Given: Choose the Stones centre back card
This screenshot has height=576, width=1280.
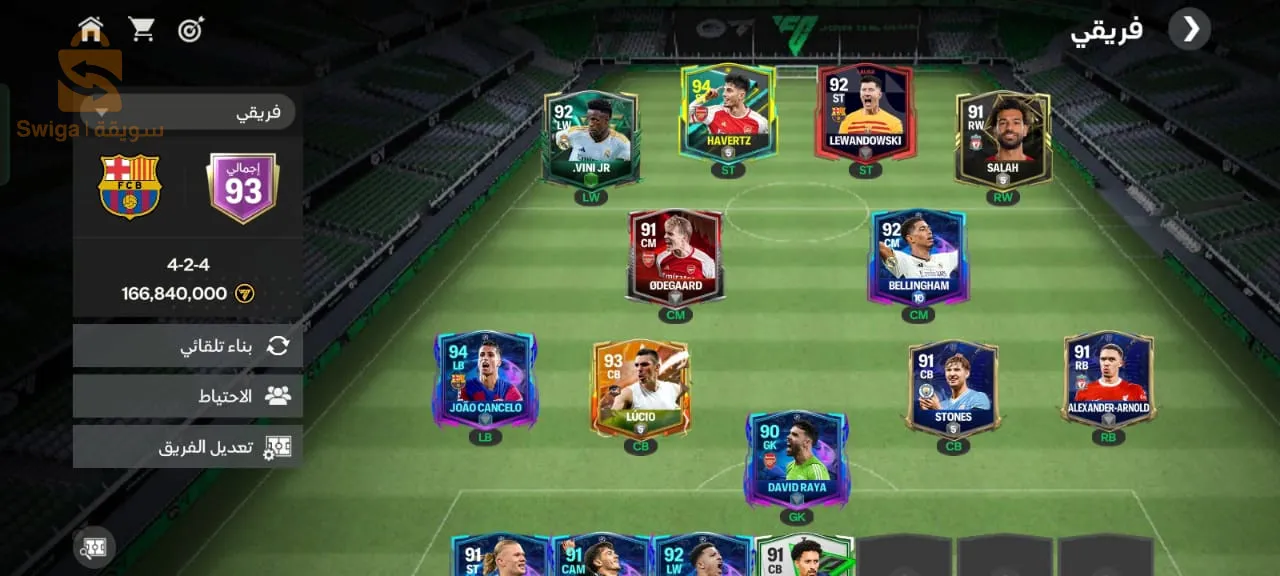Looking at the screenshot, I should click(x=953, y=388).
